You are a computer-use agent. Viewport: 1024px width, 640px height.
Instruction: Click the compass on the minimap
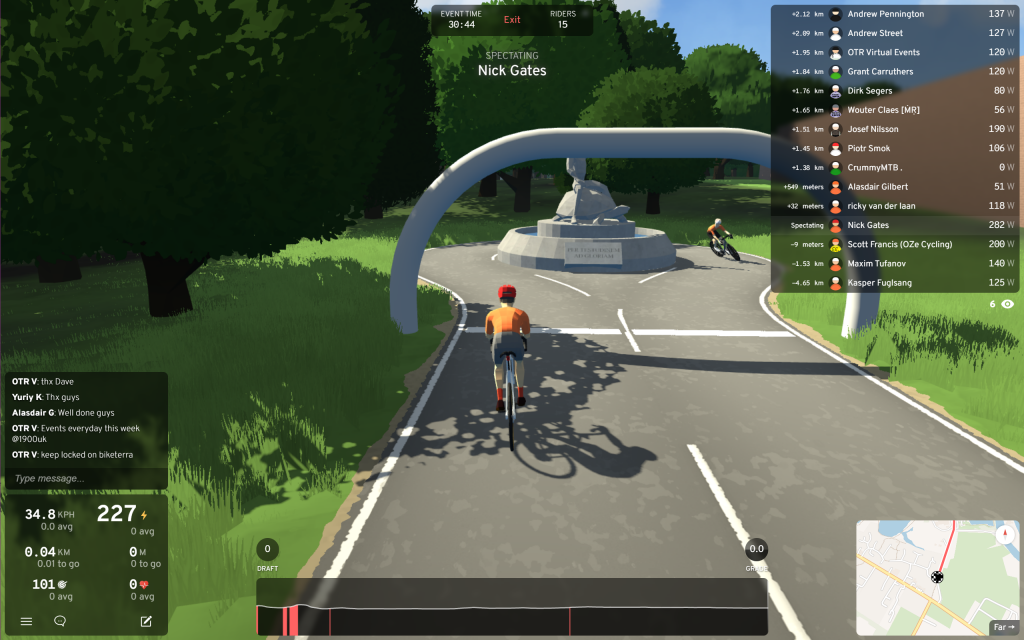[x=1004, y=535]
